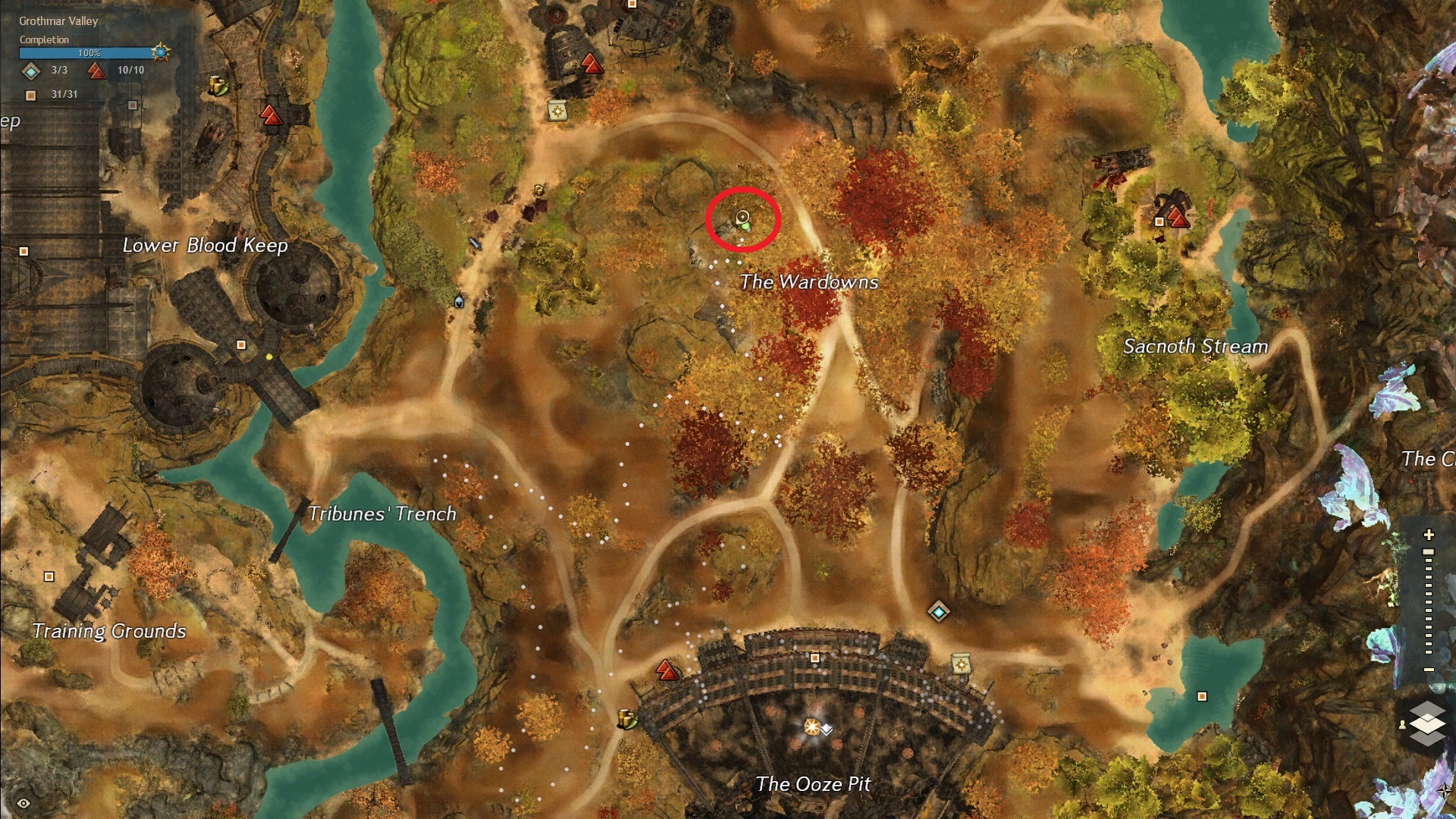The width and height of the screenshot is (1456, 819).
Task: Zoom out with the map minus button
Action: click(1429, 670)
